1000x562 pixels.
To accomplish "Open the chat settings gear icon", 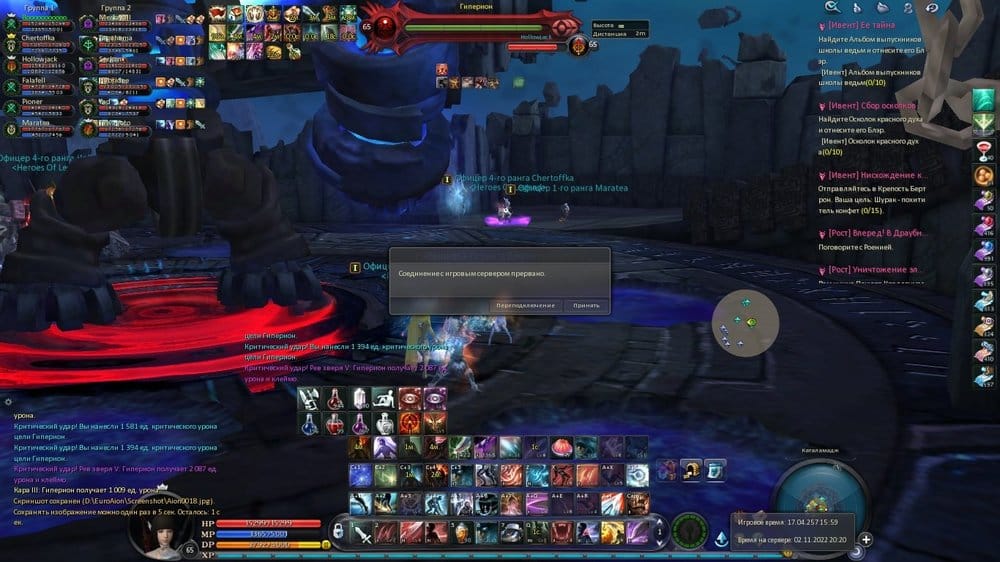I will click(x=9, y=402).
